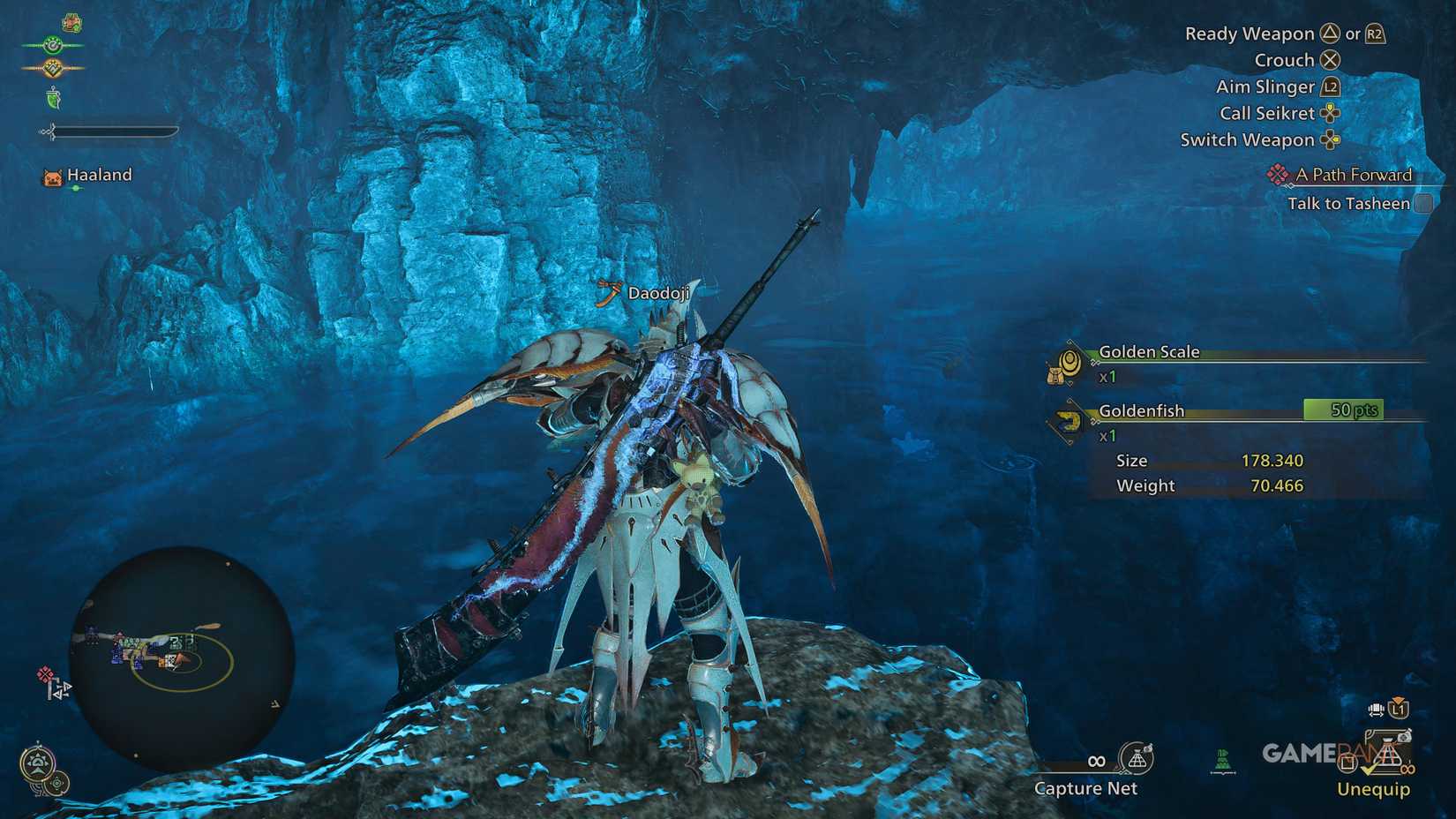1456x819 pixels.
Task: Click the orange quest marker near A Path Forward
Action: coord(1280,175)
